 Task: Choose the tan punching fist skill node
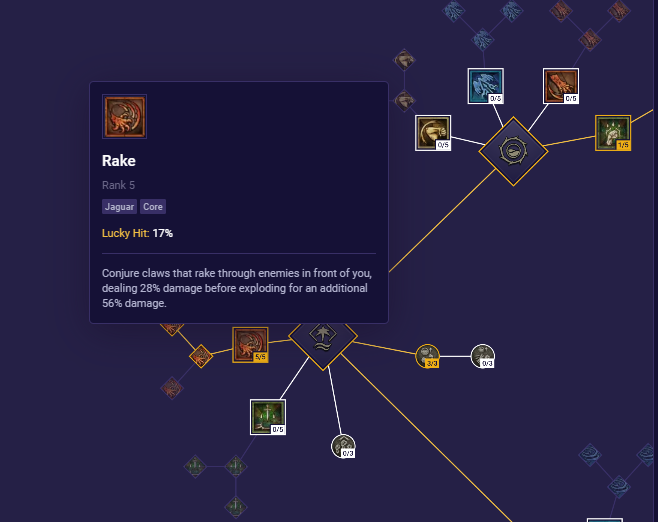click(x=433, y=133)
